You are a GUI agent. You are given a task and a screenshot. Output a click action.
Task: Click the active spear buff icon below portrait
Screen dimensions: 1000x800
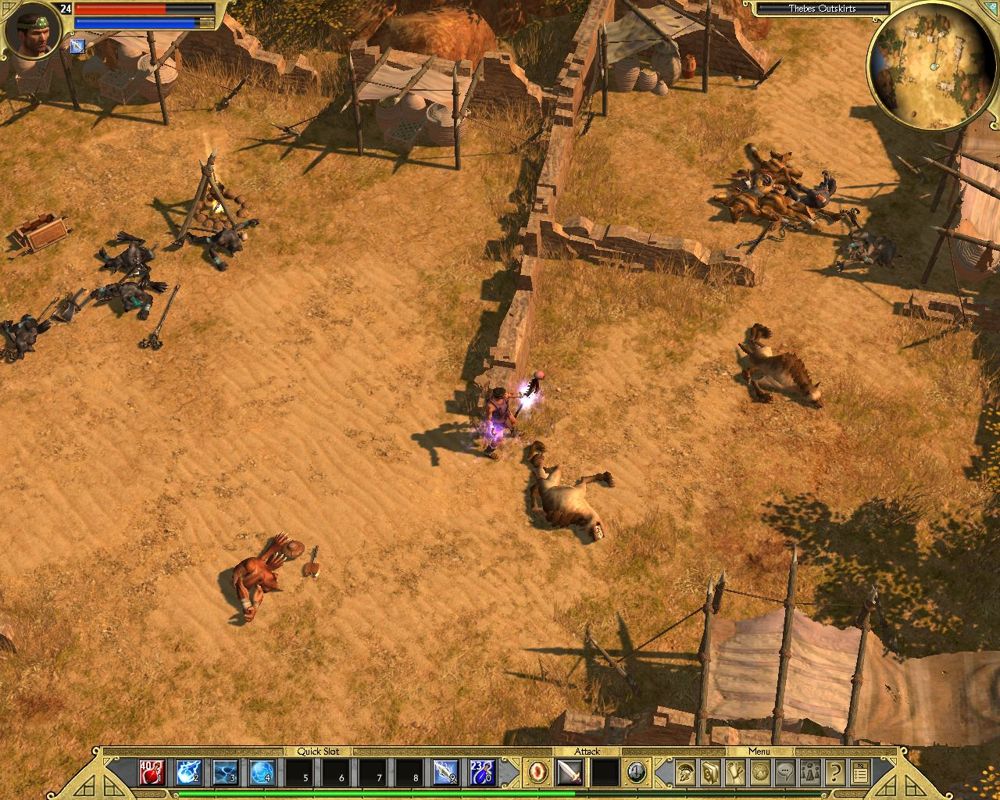click(77, 45)
